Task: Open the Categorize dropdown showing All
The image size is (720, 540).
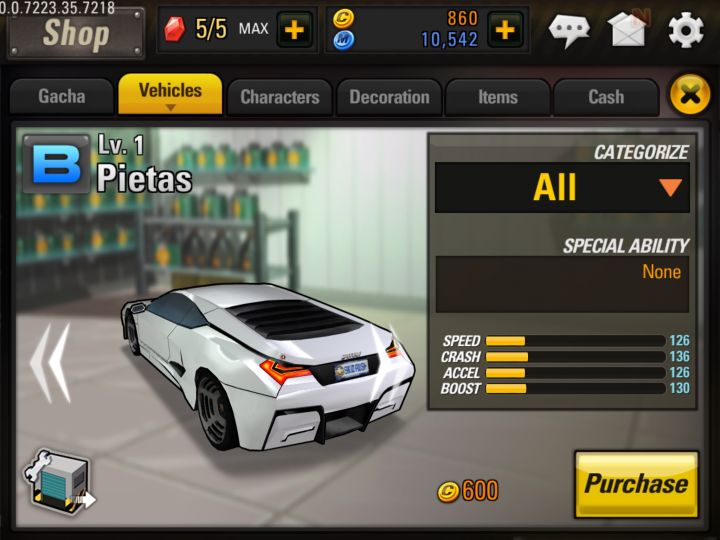Action: [x=562, y=187]
